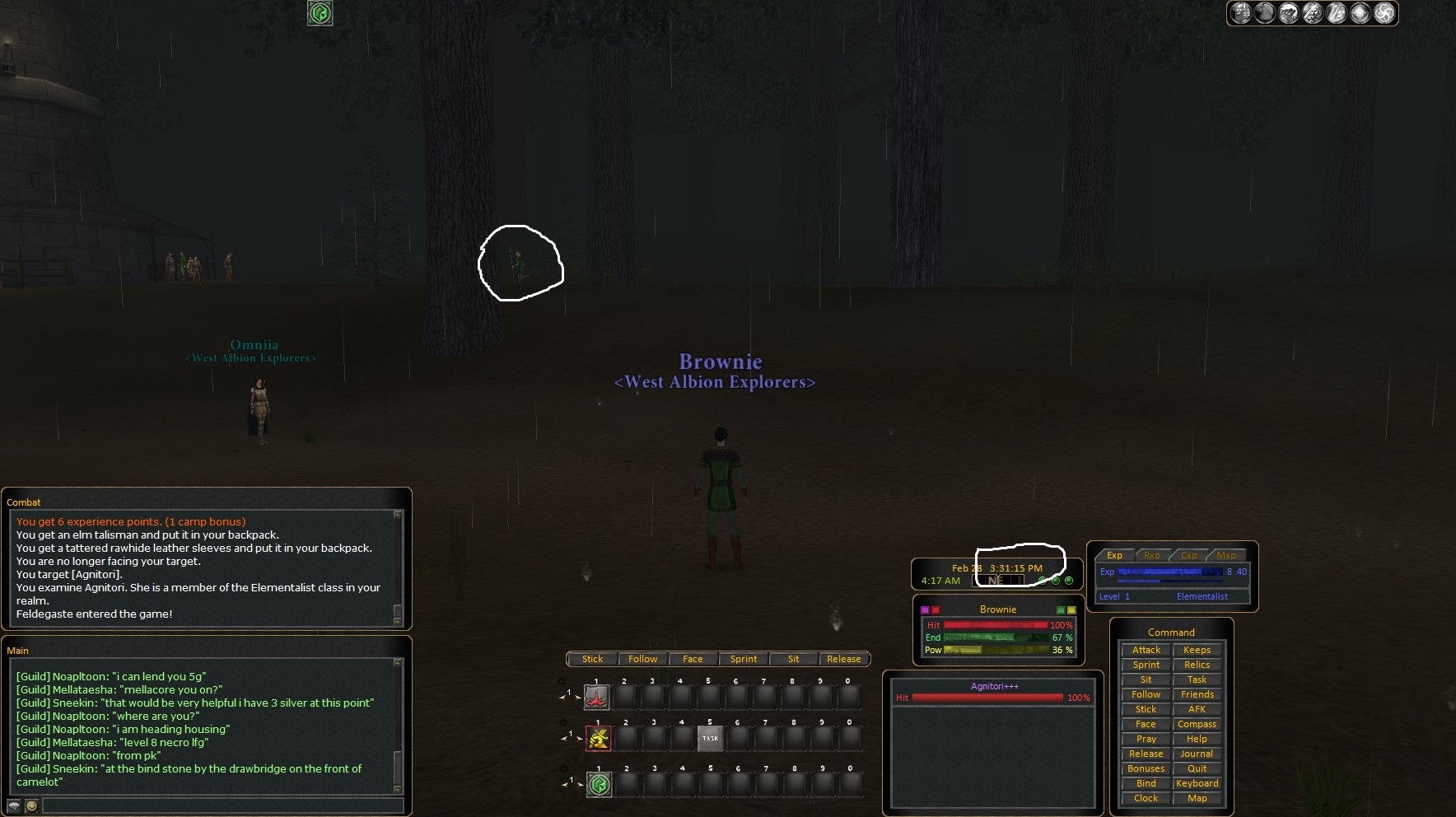The width and height of the screenshot is (1456, 817).
Task: Open the Help window
Action: 1197,739
